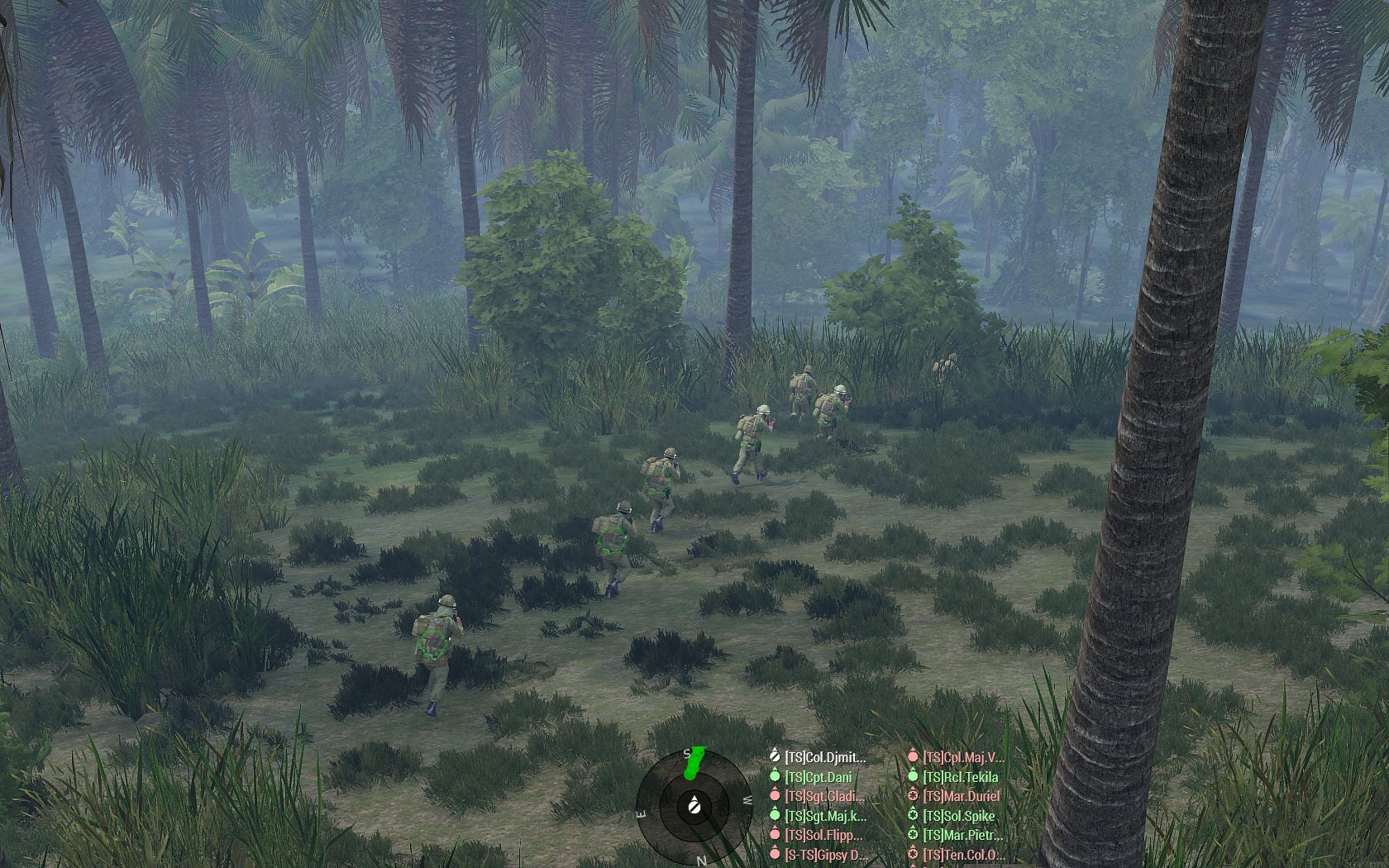The width and height of the screenshot is (1389, 868).
Task: Select squad member [TS]Sol.Flipp...
Action: [823, 835]
